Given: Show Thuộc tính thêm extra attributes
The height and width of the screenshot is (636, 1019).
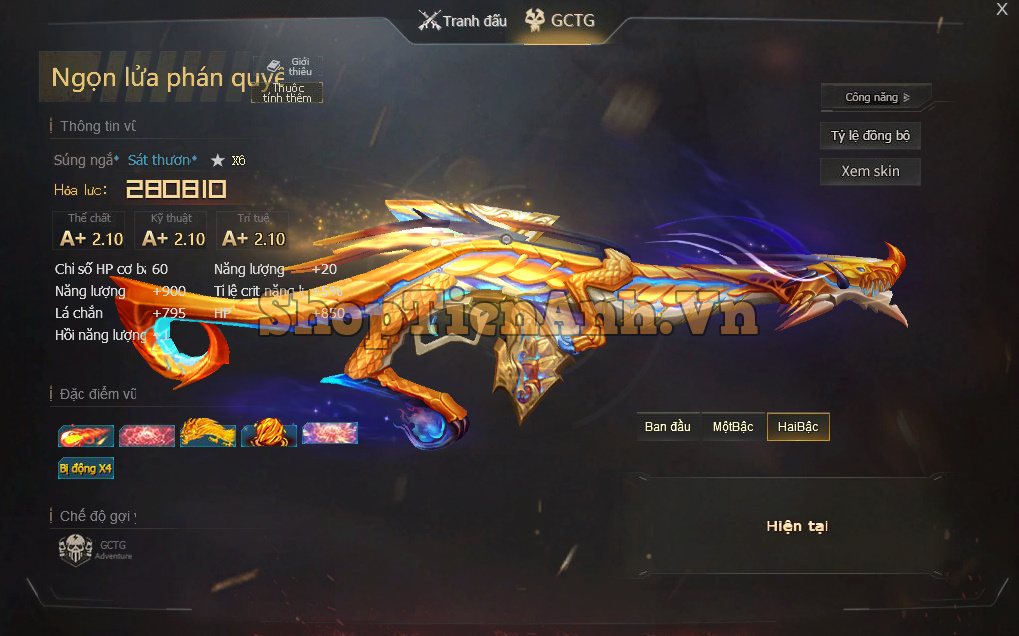Looking at the screenshot, I should (x=287, y=93).
